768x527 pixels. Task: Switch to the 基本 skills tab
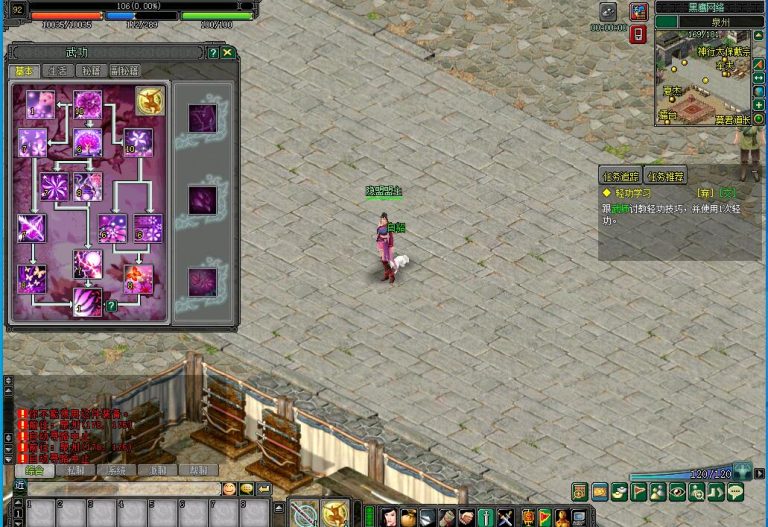click(x=23, y=71)
